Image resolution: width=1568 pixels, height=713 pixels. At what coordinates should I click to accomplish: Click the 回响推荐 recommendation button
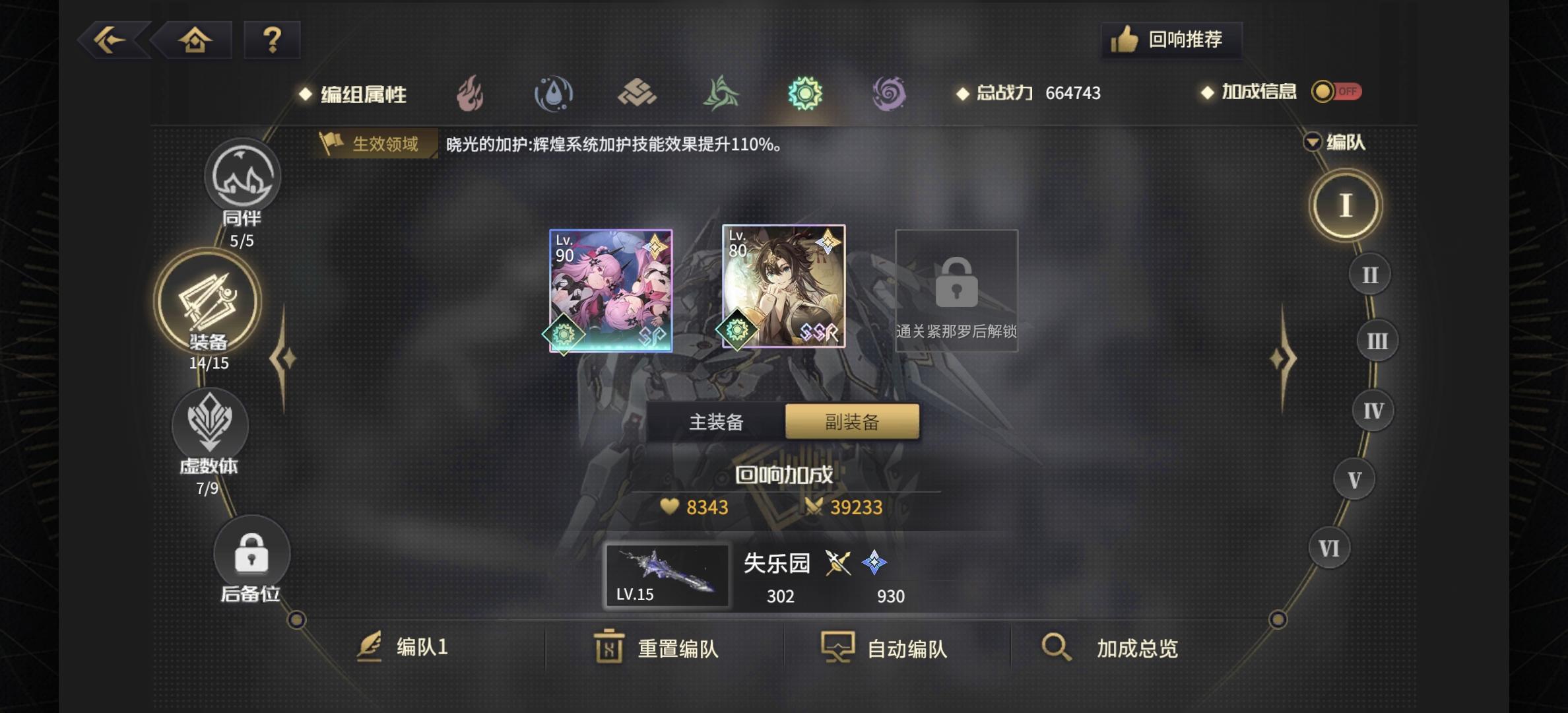pyautogui.click(x=1171, y=40)
